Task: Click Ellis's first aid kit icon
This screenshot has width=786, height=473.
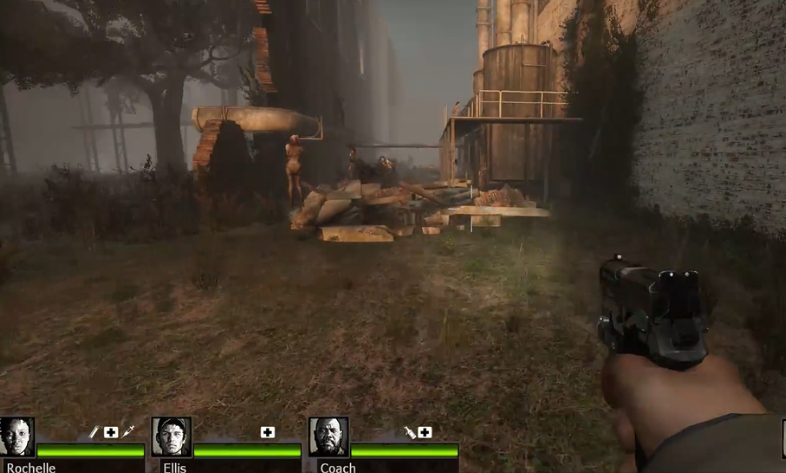Action: (267, 432)
